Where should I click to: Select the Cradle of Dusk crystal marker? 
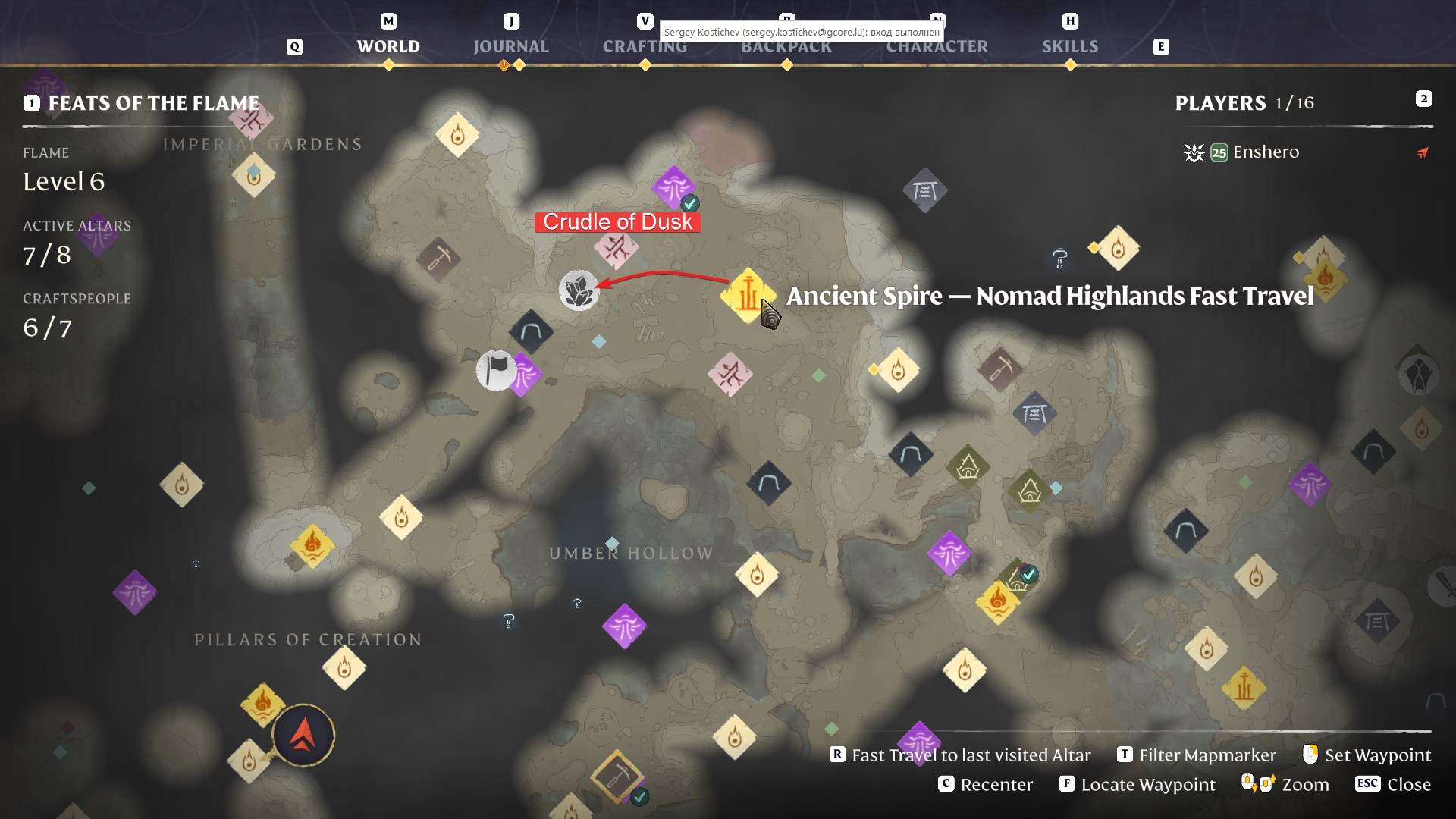click(x=579, y=290)
